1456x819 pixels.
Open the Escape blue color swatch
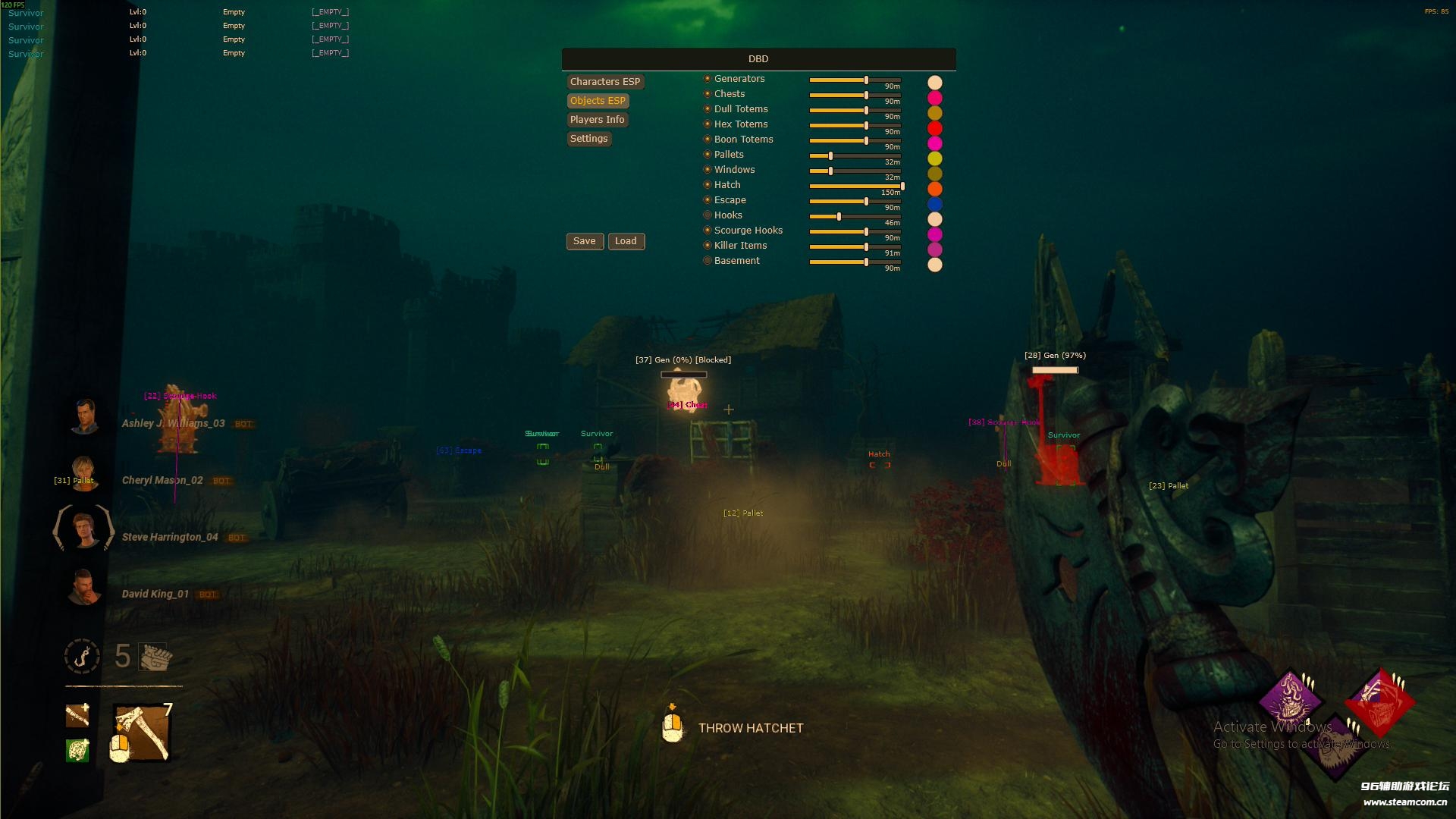click(935, 204)
